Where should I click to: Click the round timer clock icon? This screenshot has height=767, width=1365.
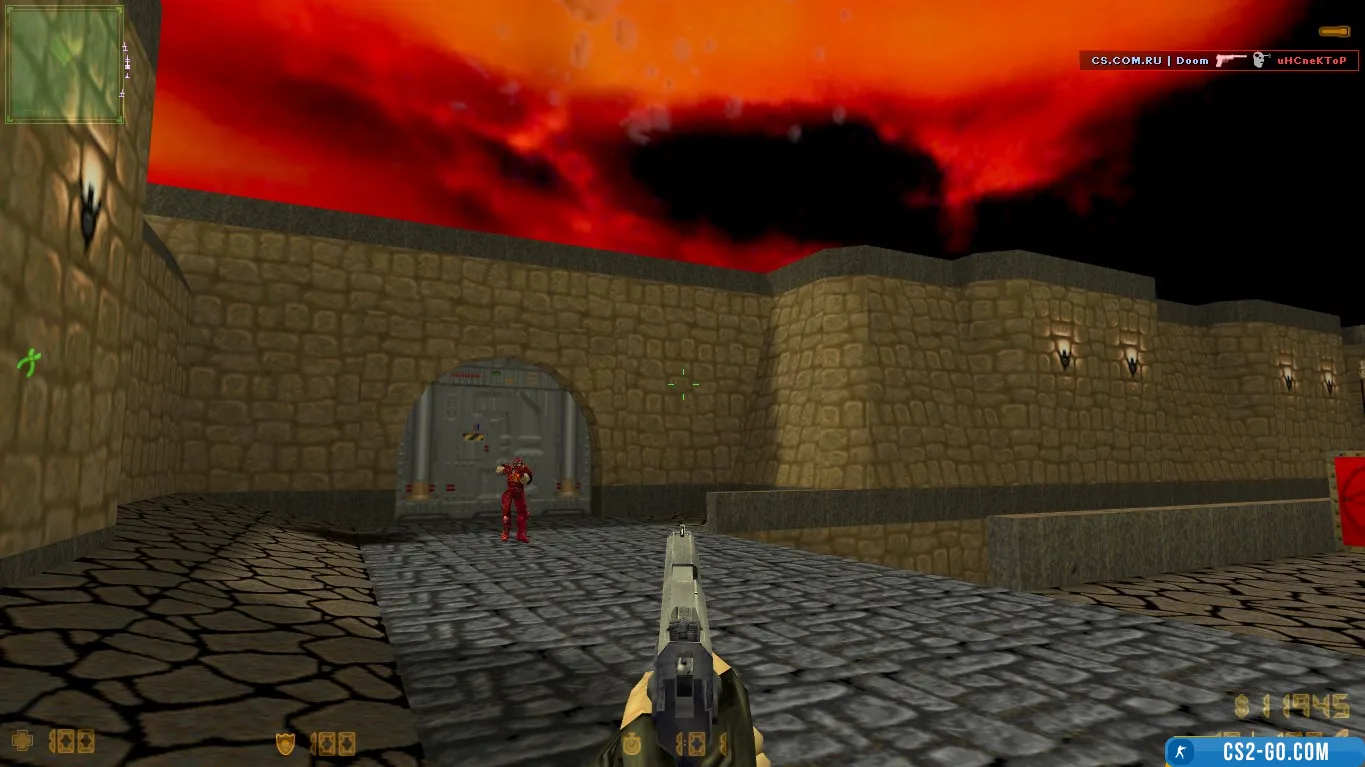tap(630, 744)
